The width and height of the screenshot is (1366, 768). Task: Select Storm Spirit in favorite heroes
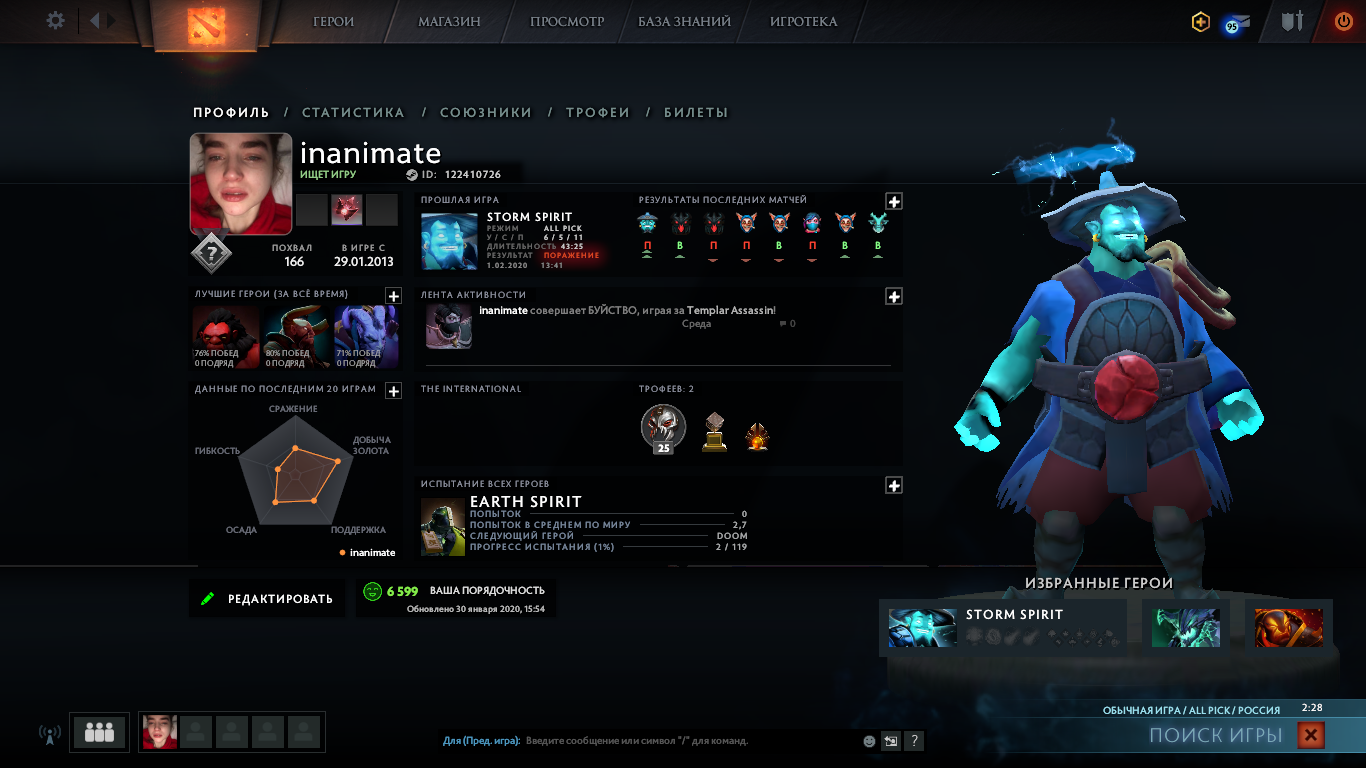coord(1003,627)
